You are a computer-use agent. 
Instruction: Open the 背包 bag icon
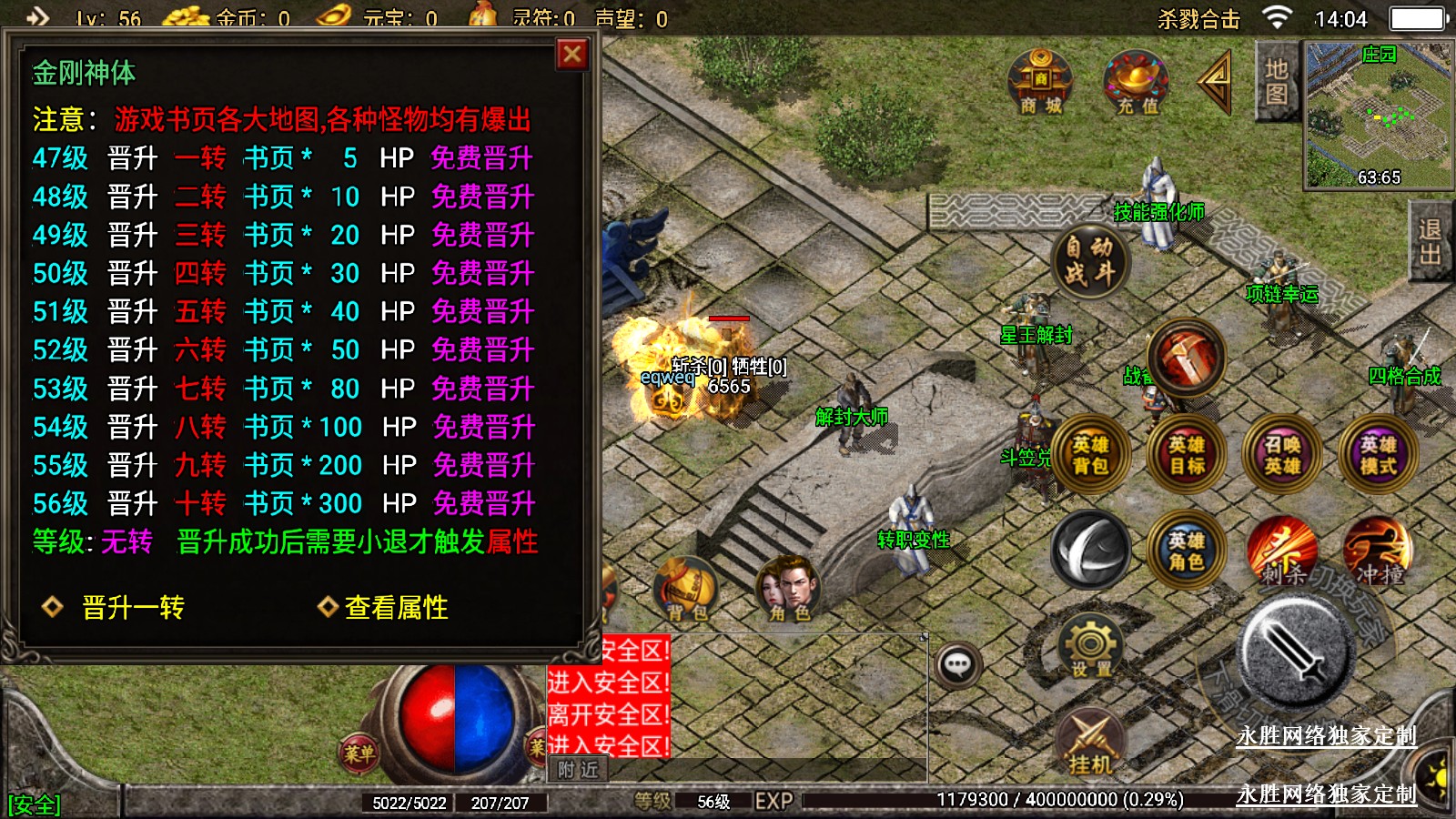point(687,590)
